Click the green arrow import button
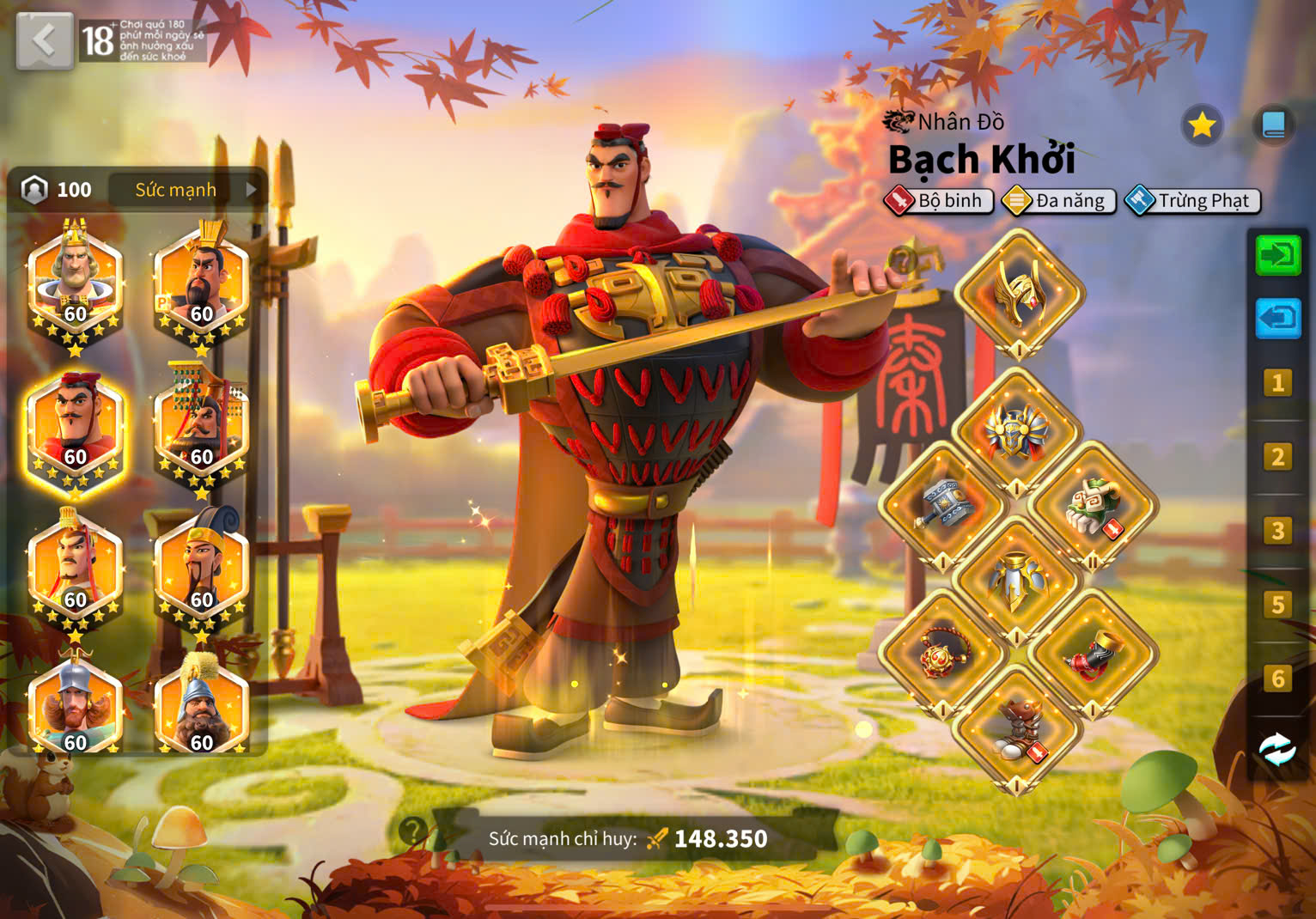The image size is (1316, 919). [1277, 255]
